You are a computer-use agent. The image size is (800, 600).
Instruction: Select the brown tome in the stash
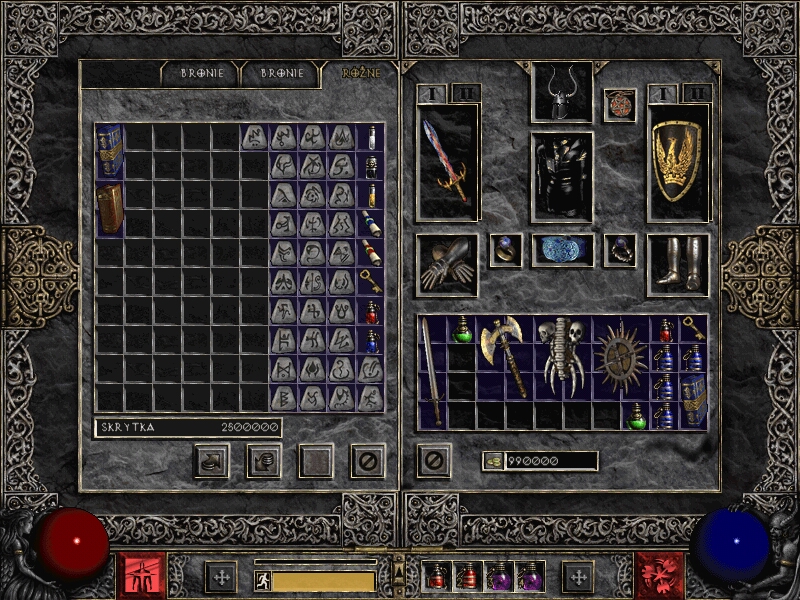coord(110,209)
